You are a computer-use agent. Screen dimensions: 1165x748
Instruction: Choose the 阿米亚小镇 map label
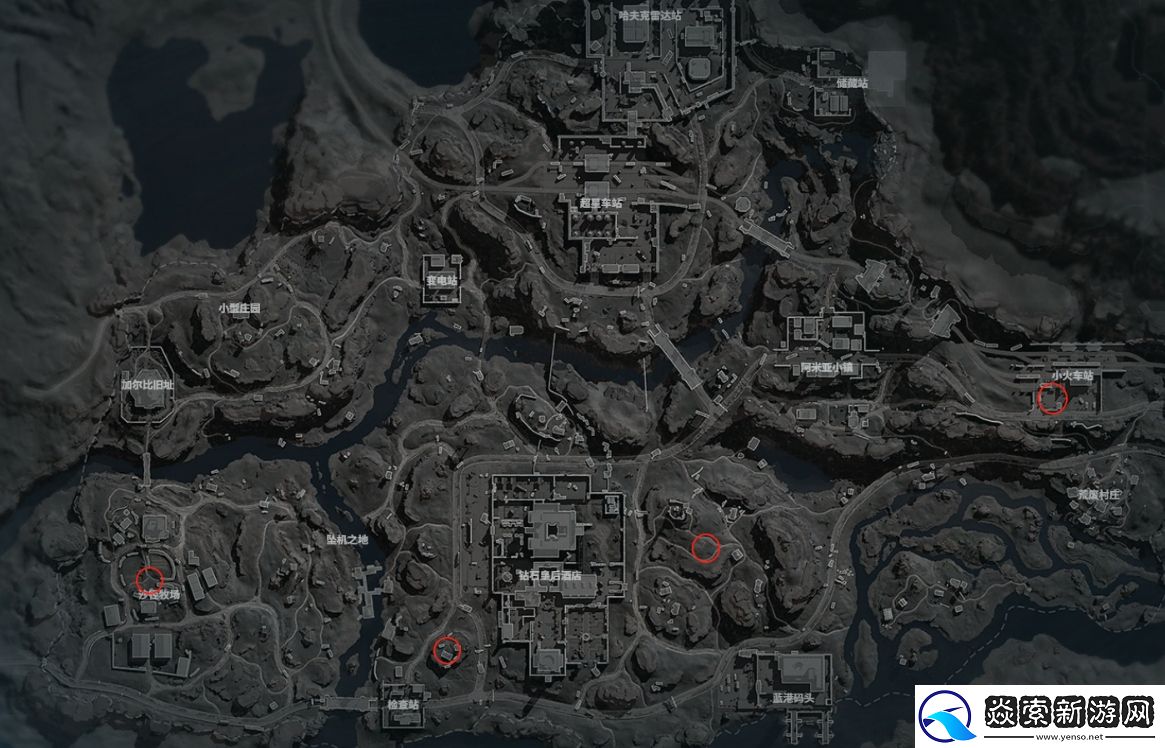[825, 368]
